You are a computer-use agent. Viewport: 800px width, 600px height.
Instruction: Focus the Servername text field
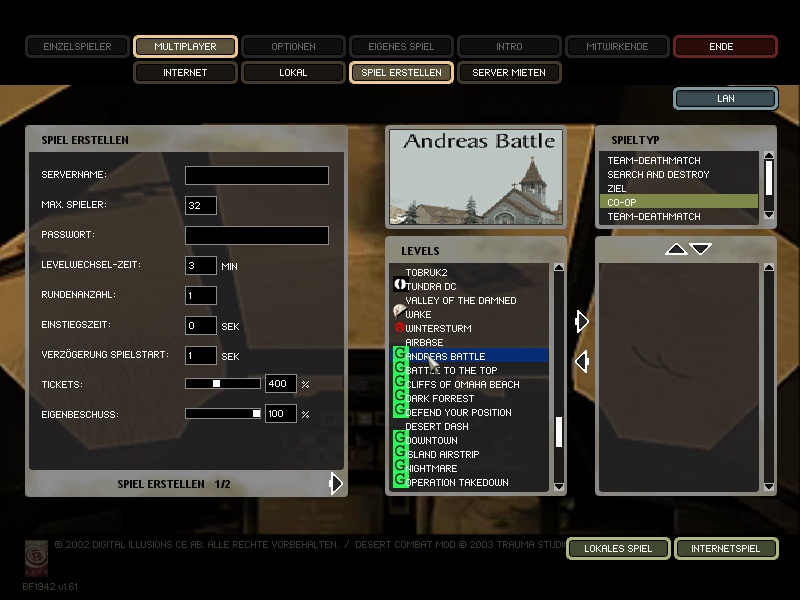[x=257, y=175]
